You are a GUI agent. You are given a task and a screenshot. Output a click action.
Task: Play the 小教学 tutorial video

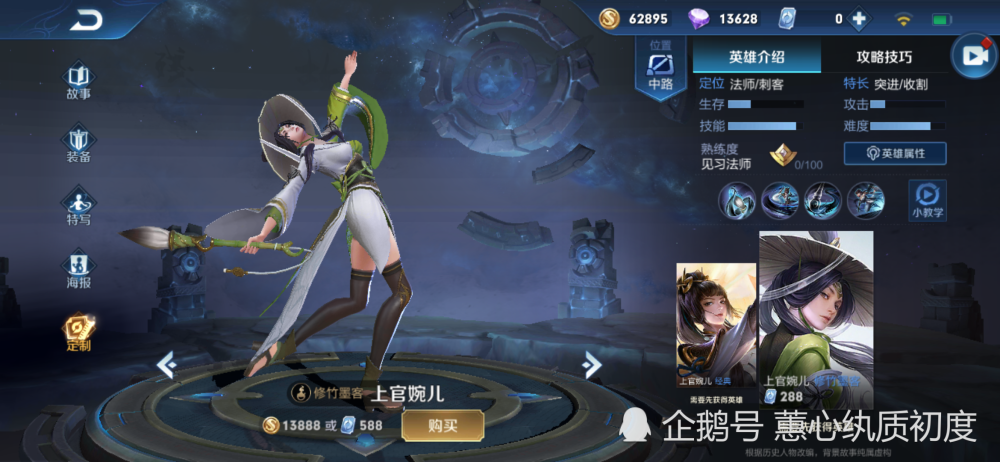click(x=927, y=199)
